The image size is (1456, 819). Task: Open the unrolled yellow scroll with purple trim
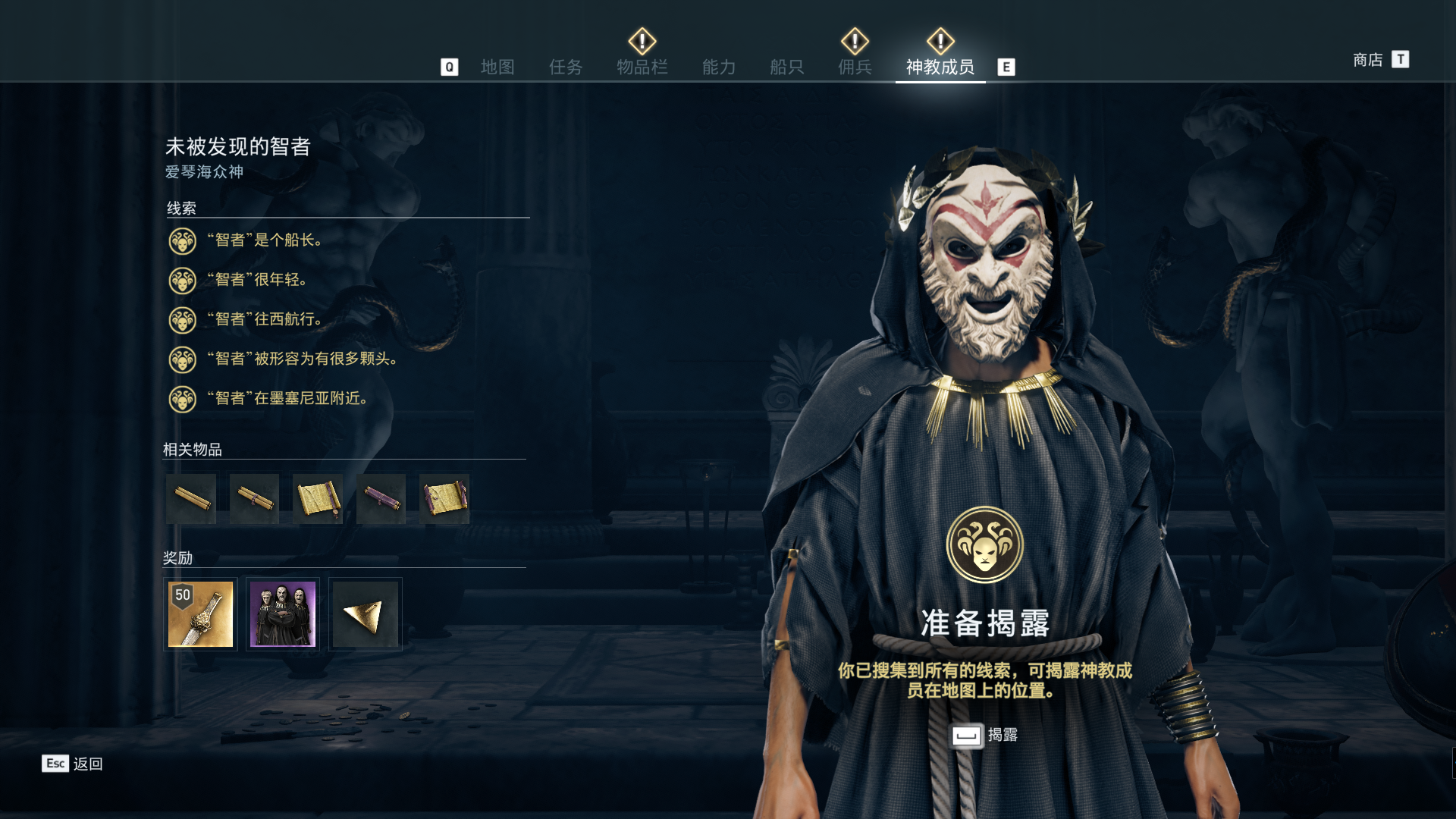[444, 499]
